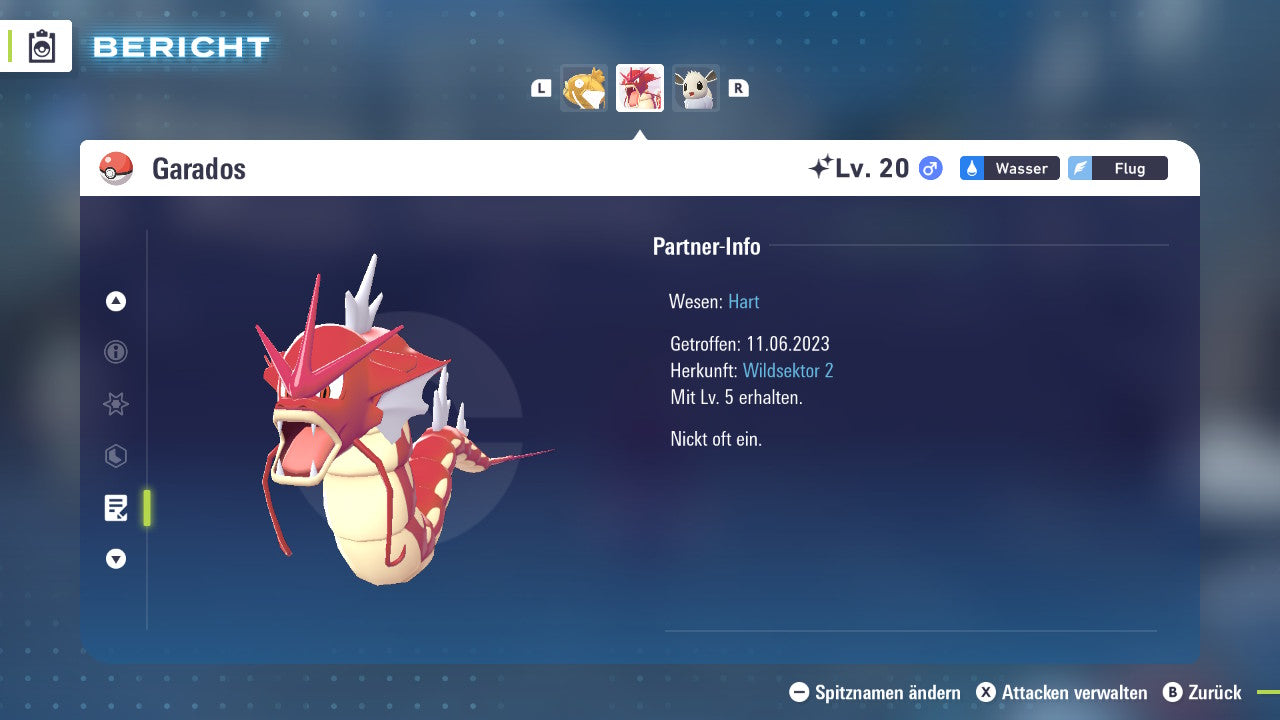Expand the page list downward with the arrow
1280x720 pixels.
tap(115, 559)
